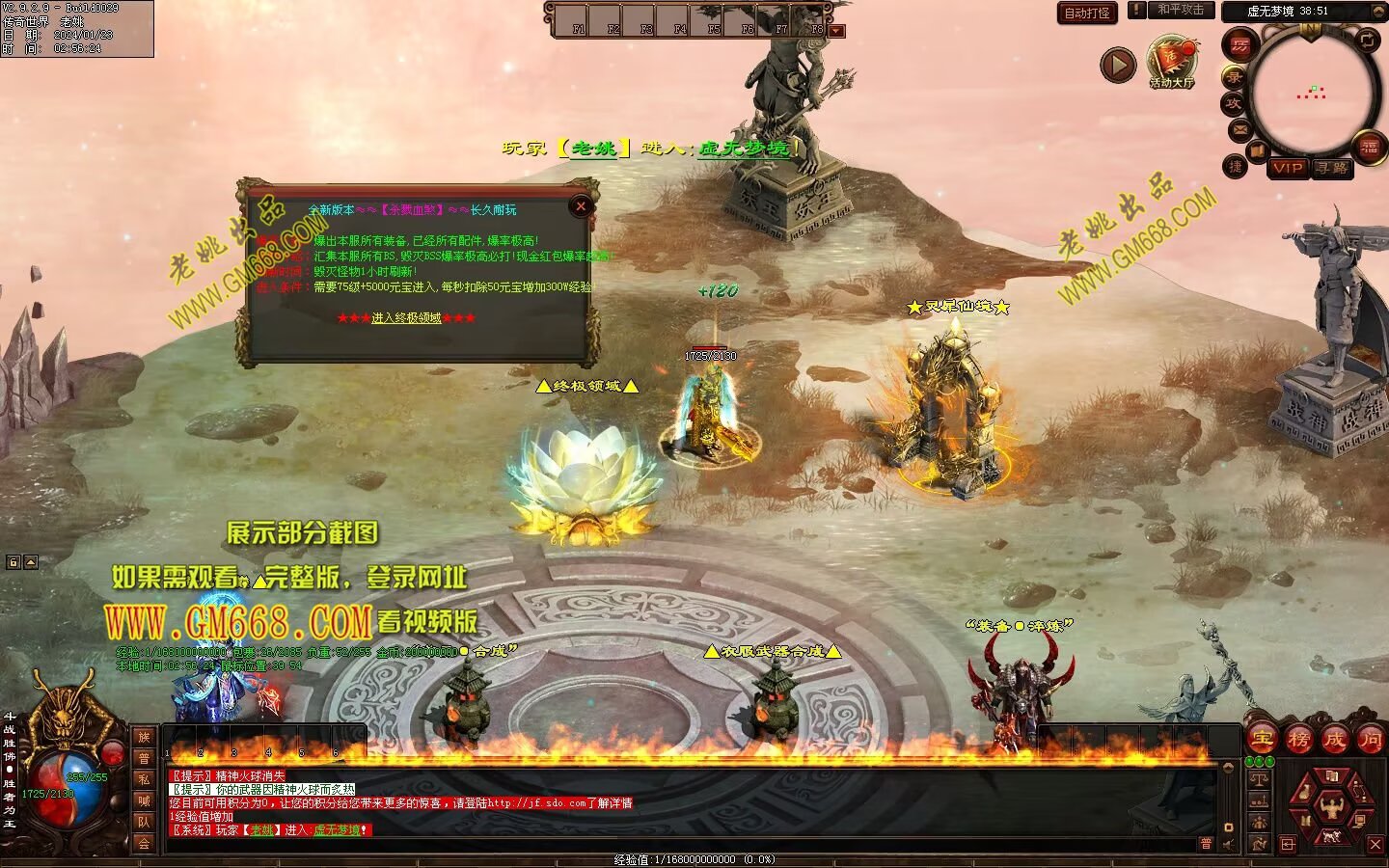Open the 活动大厅 event hall icon

(1171, 62)
